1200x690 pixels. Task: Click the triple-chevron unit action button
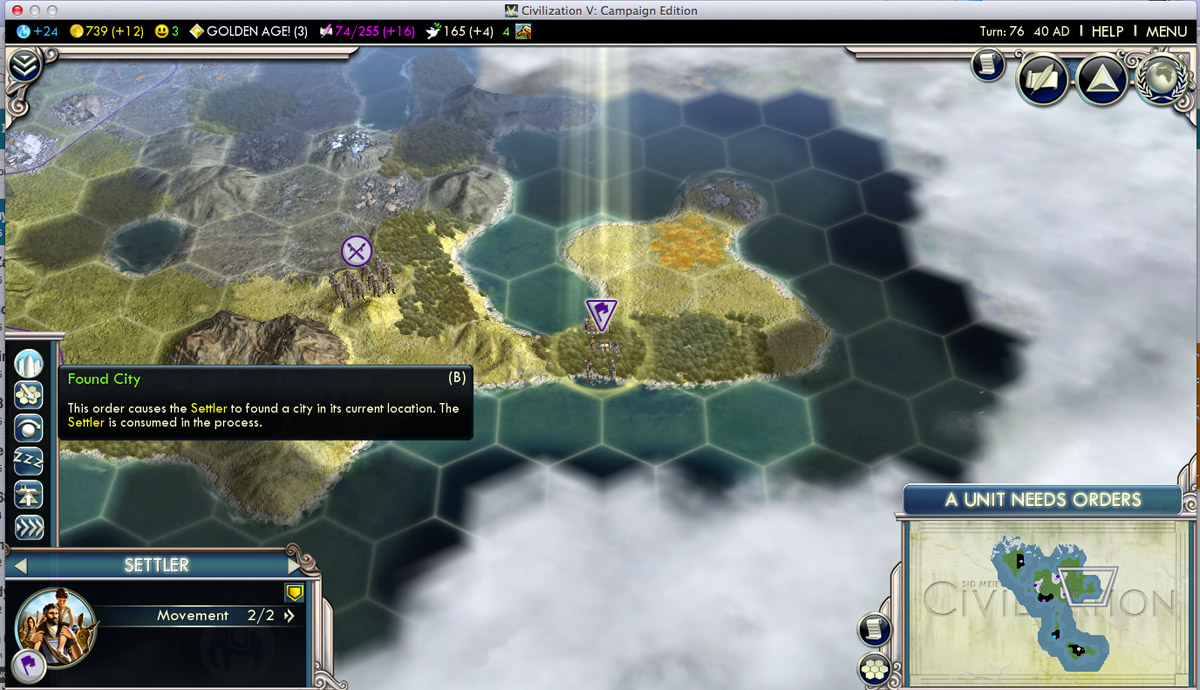(x=29, y=526)
